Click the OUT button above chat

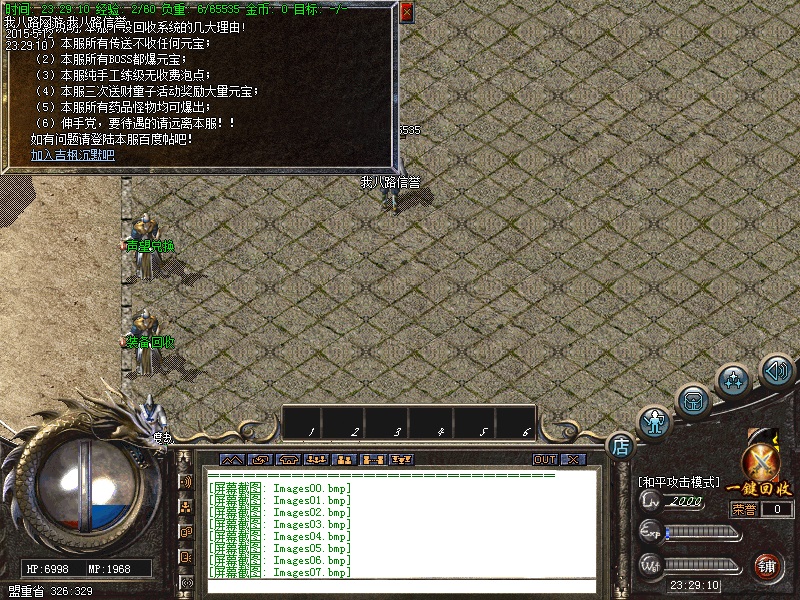point(544,460)
